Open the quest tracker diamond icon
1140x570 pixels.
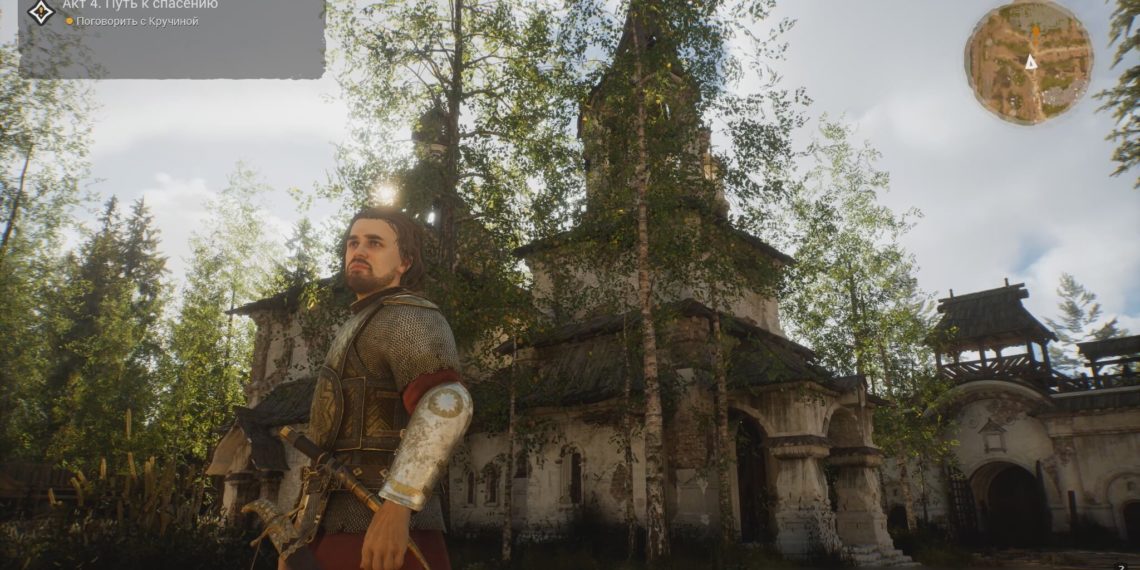tap(40, 11)
